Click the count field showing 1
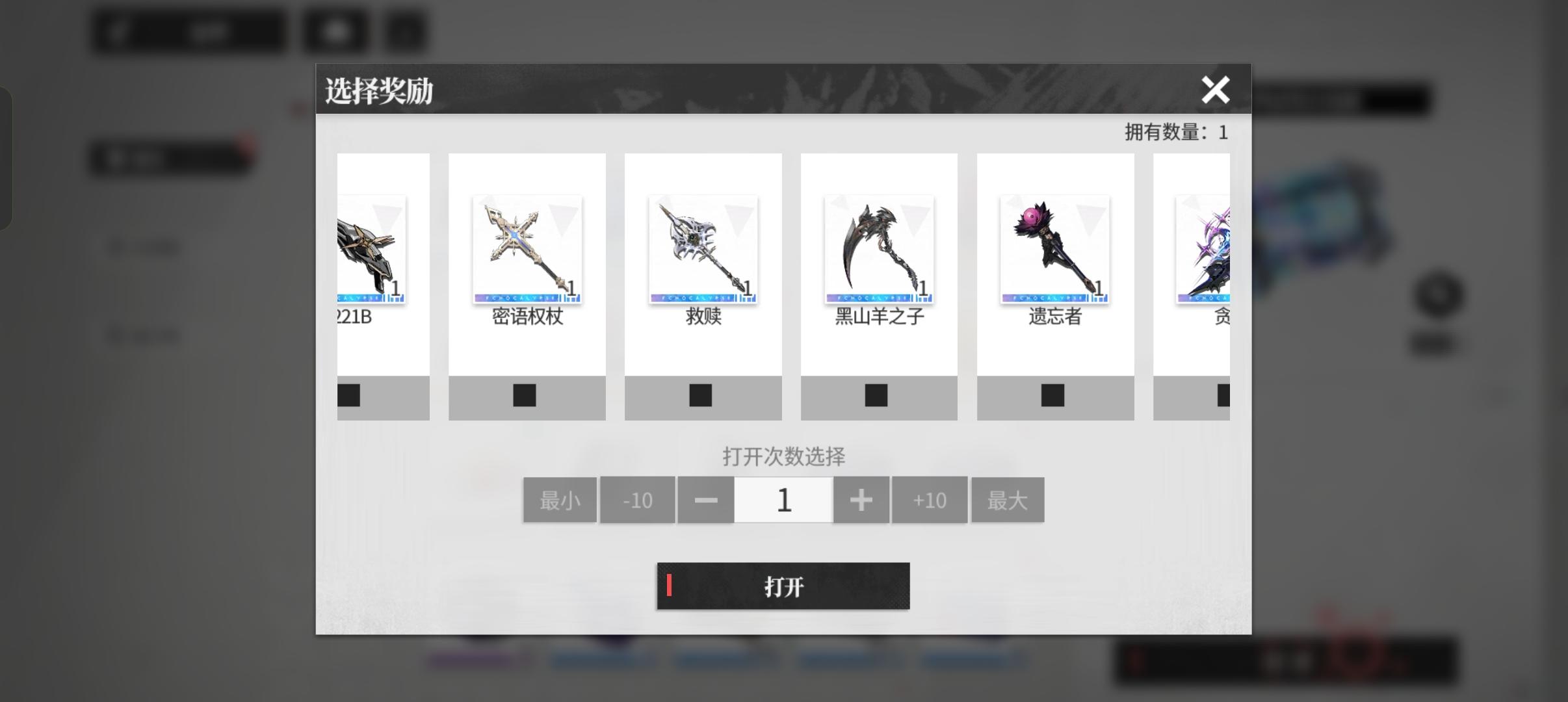The image size is (1568, 702). [783, 499]
